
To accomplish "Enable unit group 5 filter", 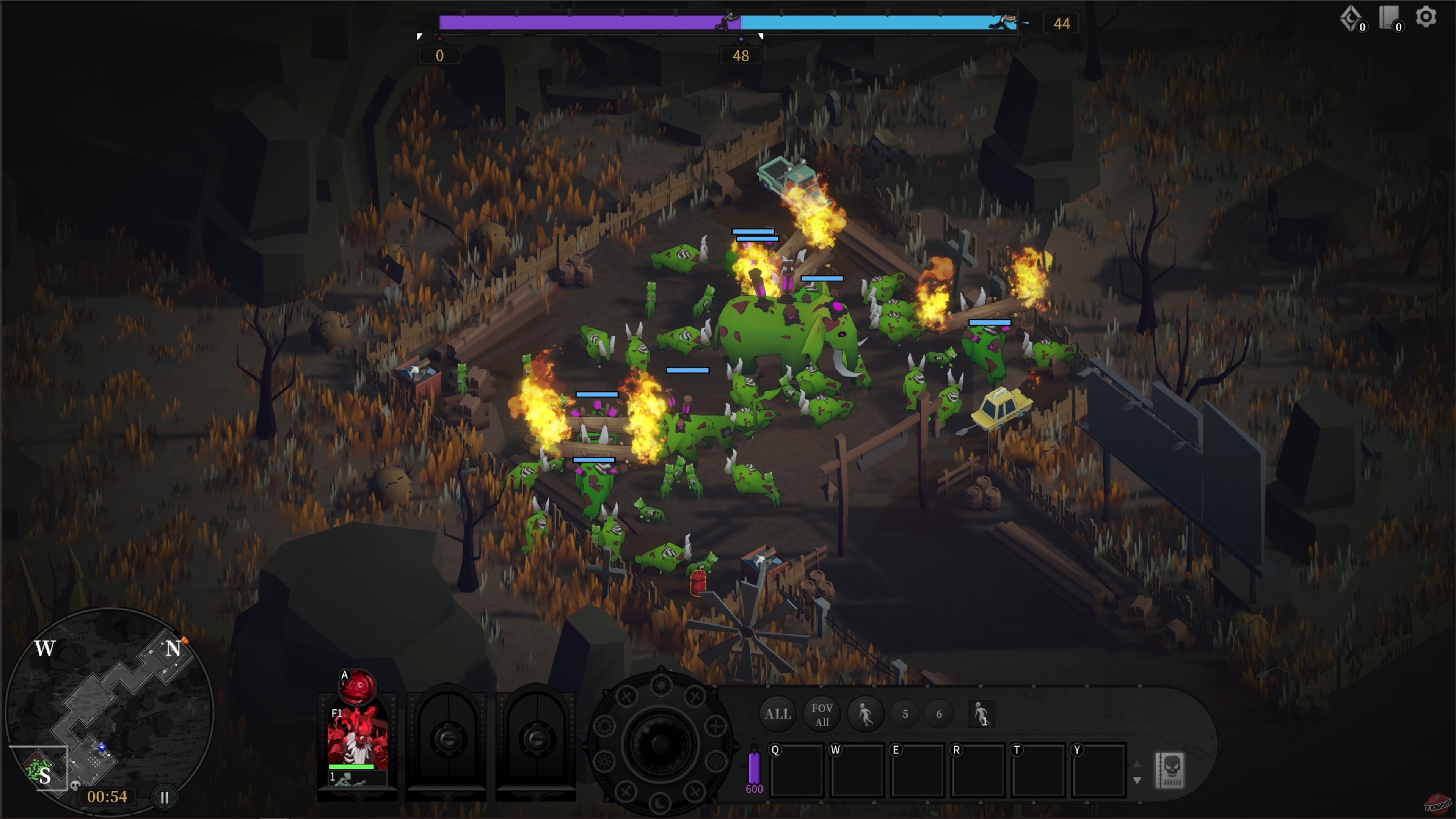I will (x=905, y=714).
